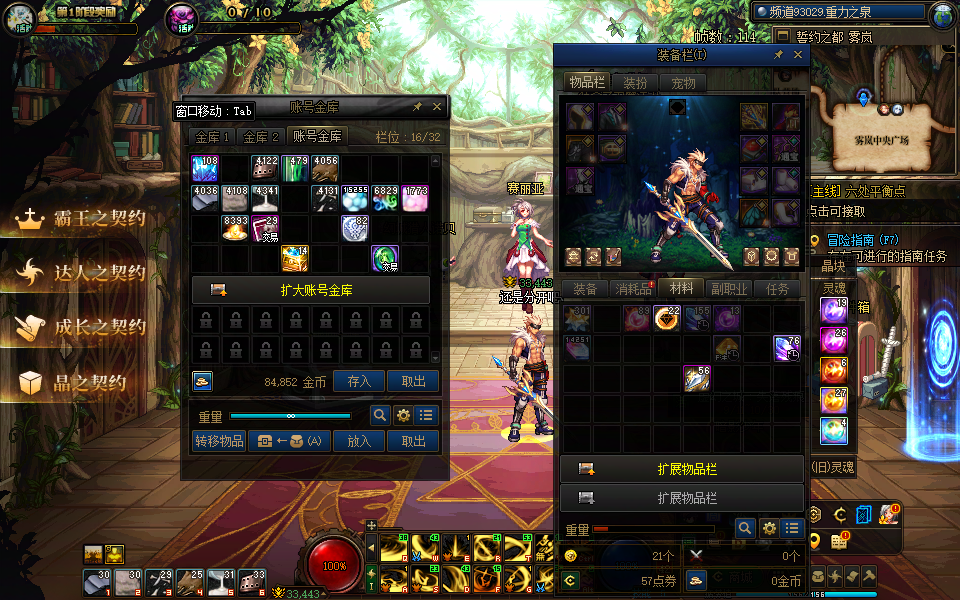Close the 装备栏 inventory window
Viewport: 960px width, 600px height.
(798, 55)
